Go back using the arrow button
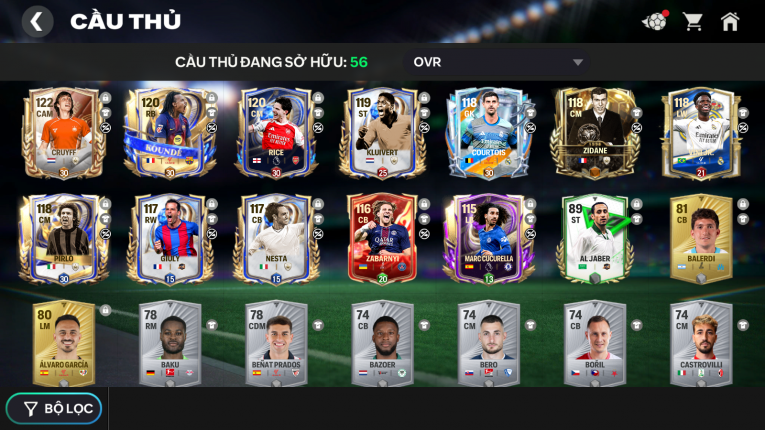 (x=37, y=21)
